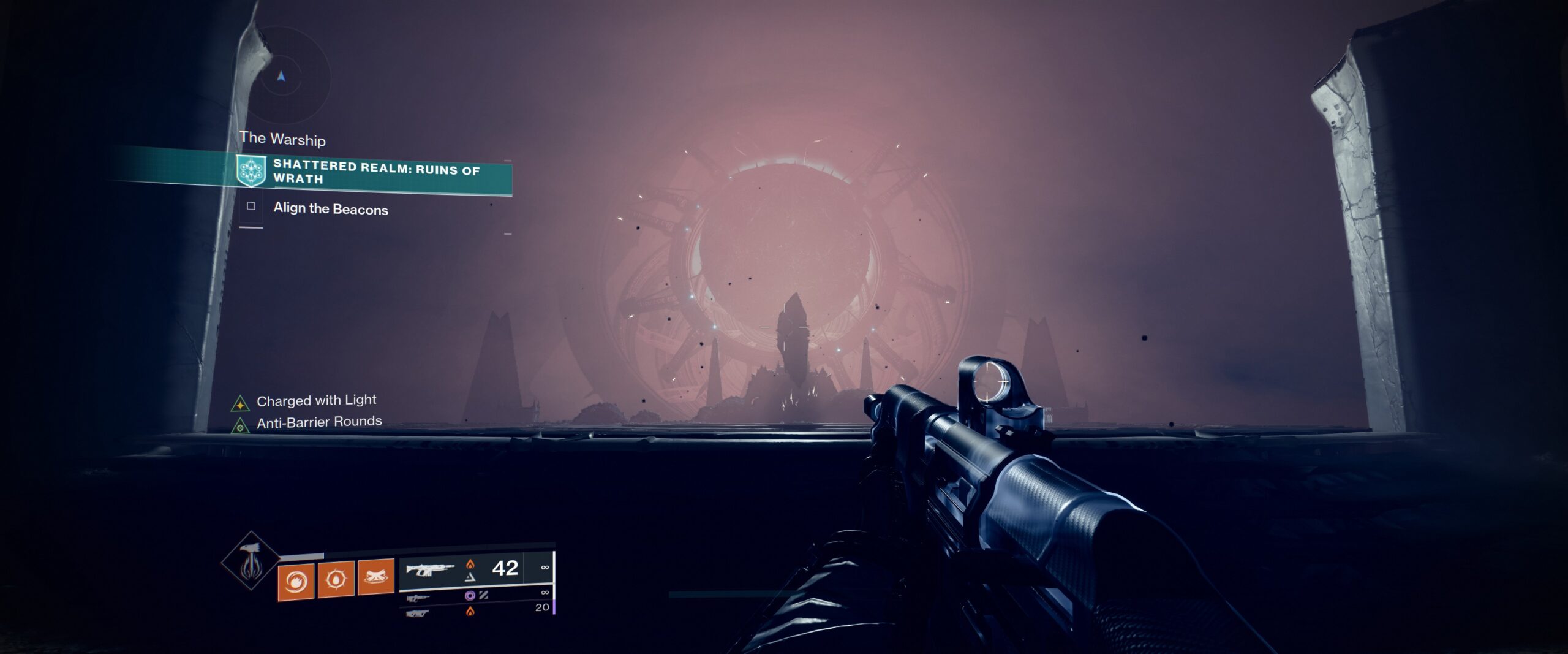Click the Anti-Barrier Rounds buff icon
This screenshot has height=654, width=1568.
click(240, 425)
